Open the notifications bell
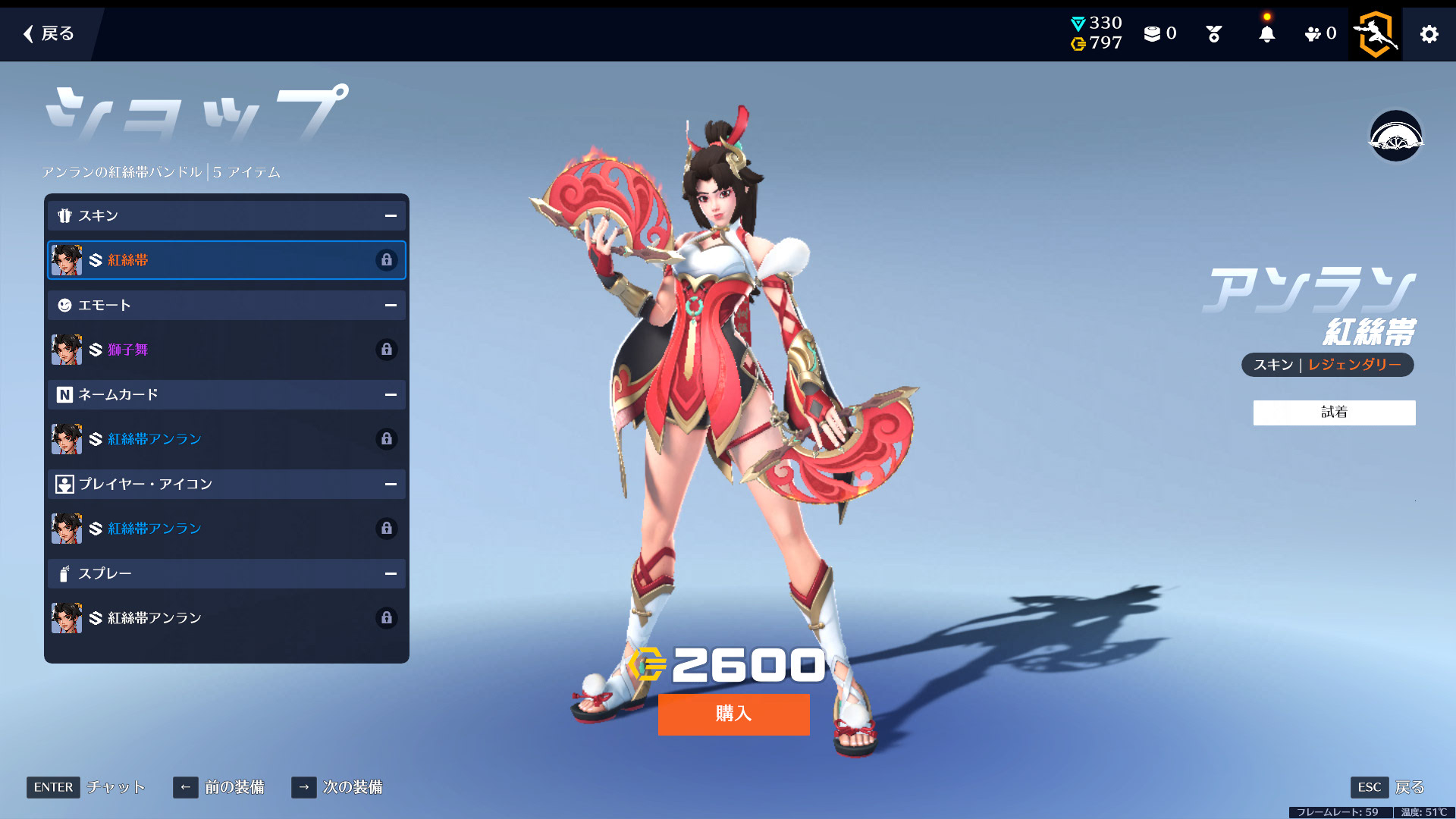1456x819 pixels. pyautogui.click(x=1266, y=34)
